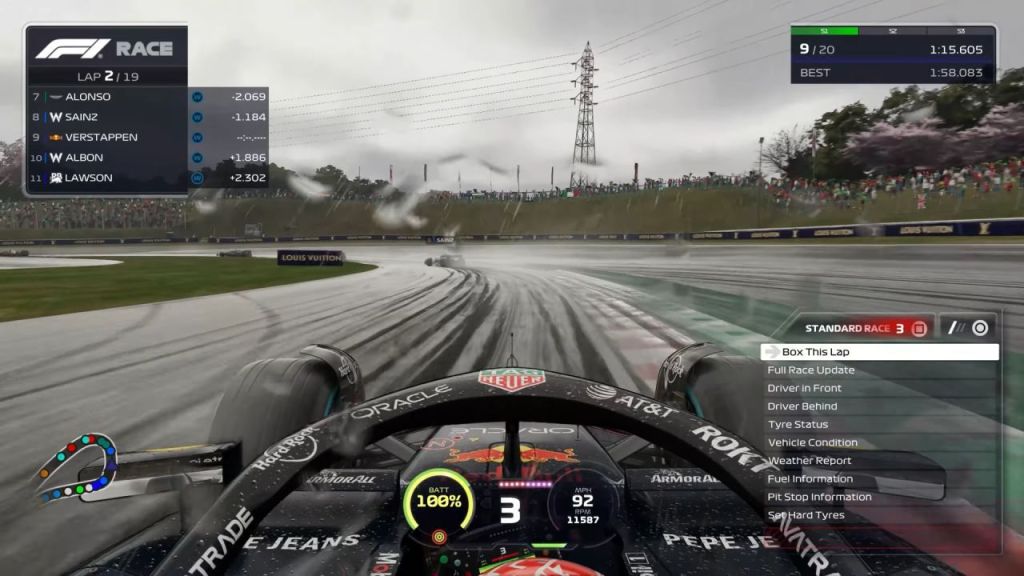This screenshot has height=576, width=1024.
Task: Ask about the Driver in Front
Action: coord(878,388)
